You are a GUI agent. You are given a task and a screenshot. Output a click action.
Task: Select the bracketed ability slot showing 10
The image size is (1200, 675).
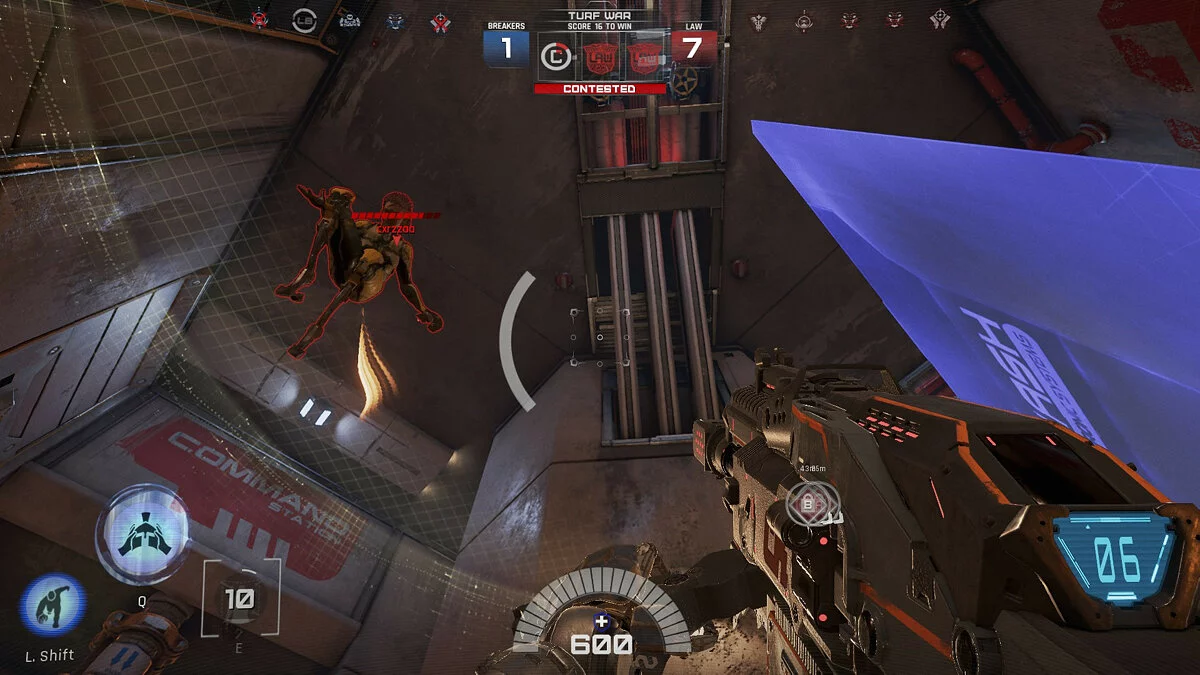pyautogui.click(x=240, y=599)
